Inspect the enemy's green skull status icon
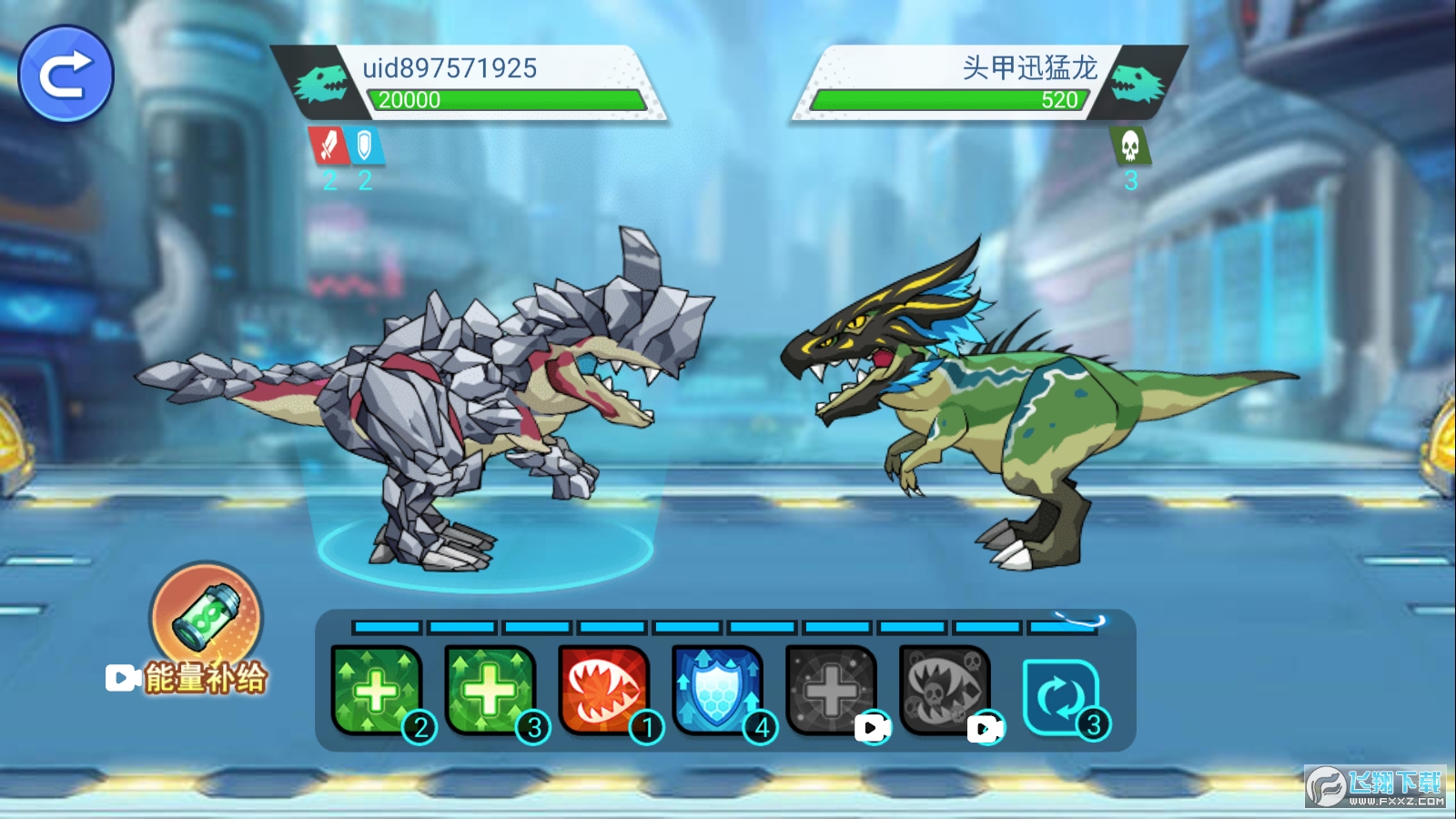The width and height of the screenshot is (1456, 819). [1130, 146]
